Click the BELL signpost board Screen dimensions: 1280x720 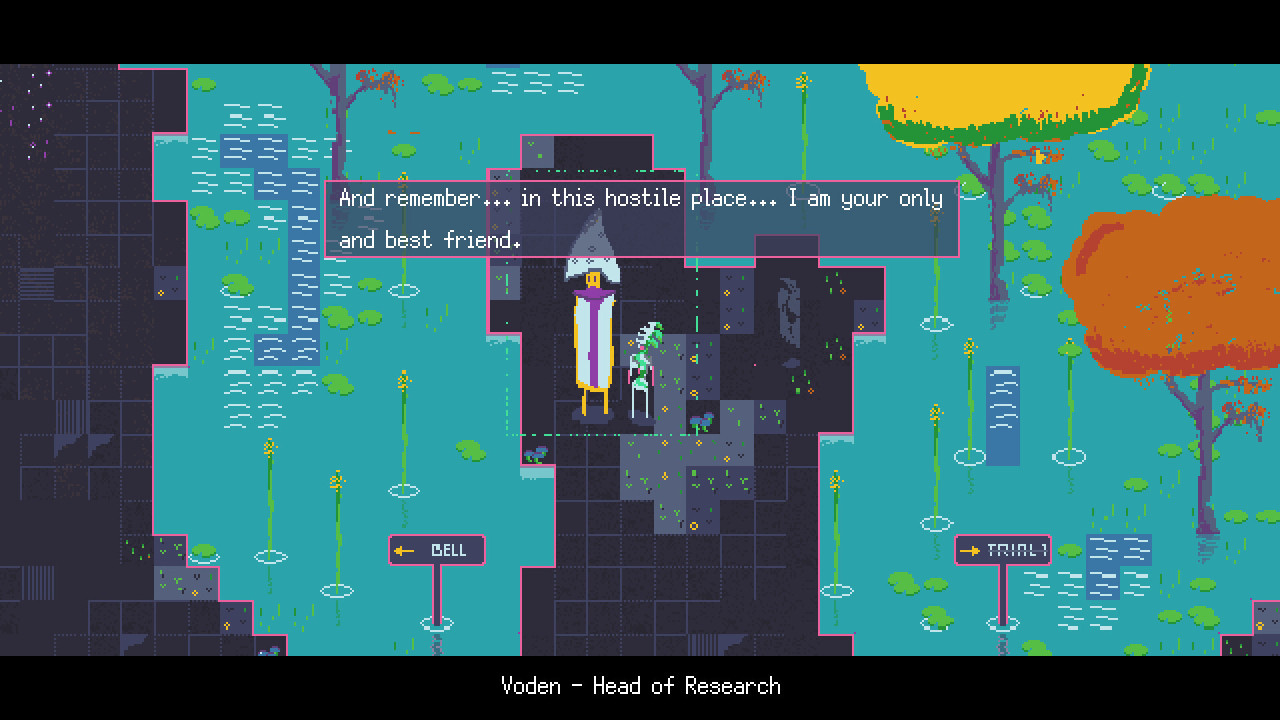coord(436,549)
